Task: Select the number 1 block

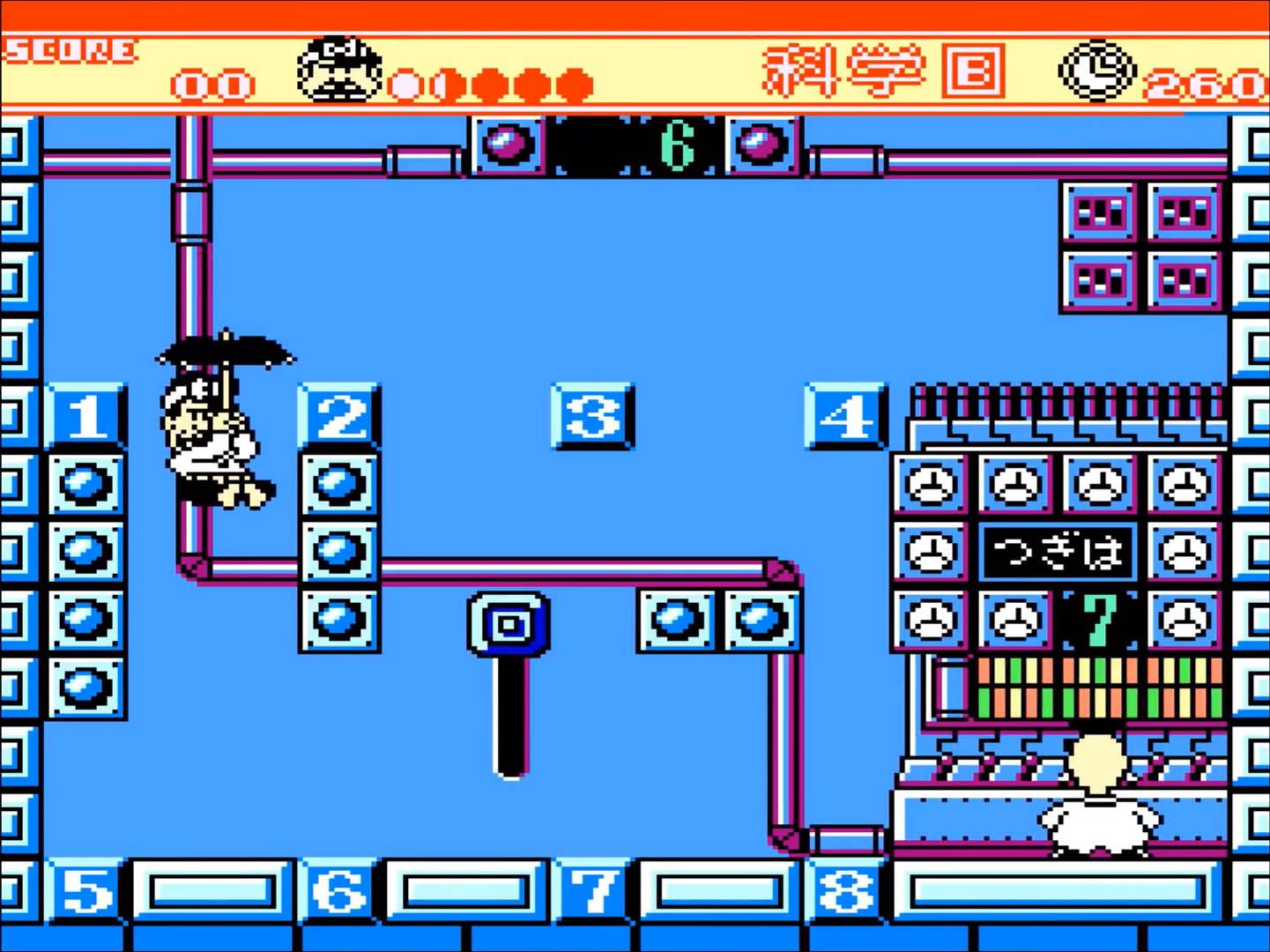Action: (85, 417)
